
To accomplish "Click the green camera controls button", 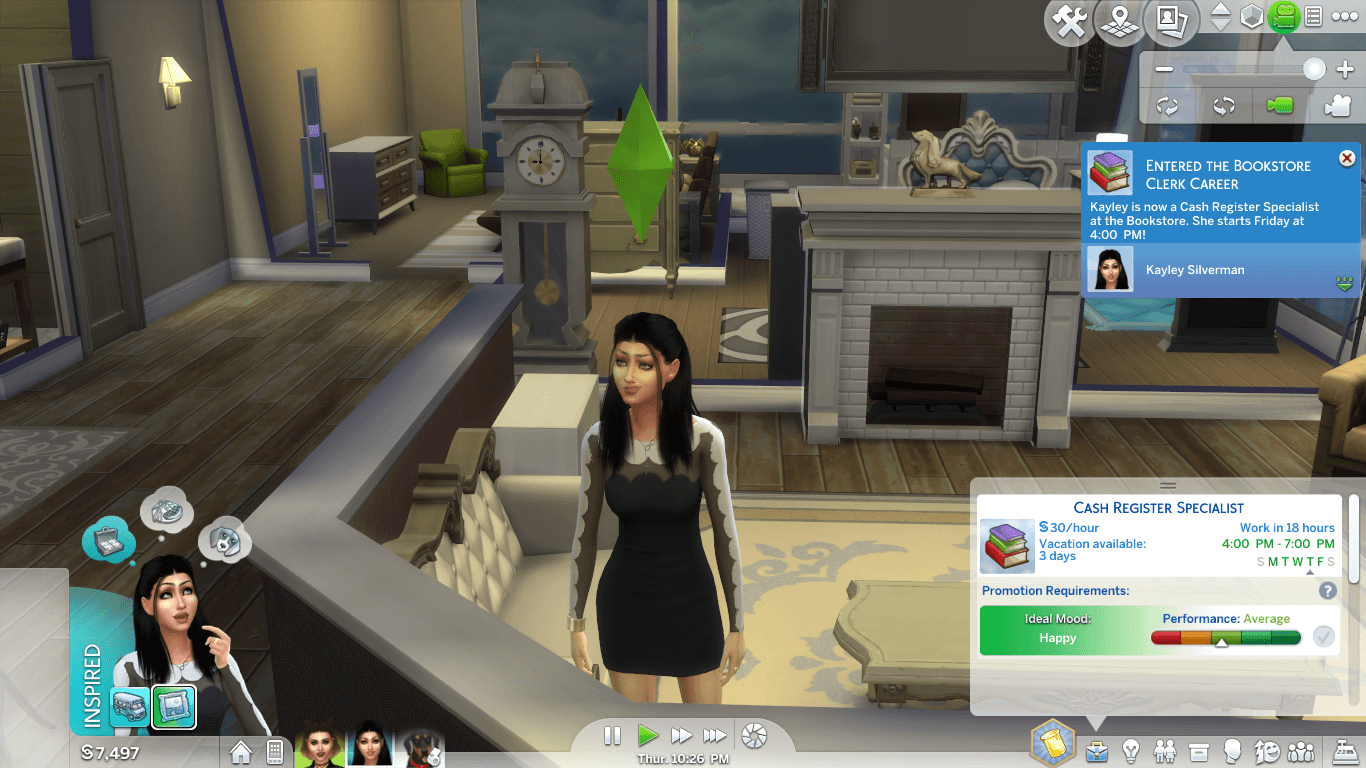I will click(1282, 17).
